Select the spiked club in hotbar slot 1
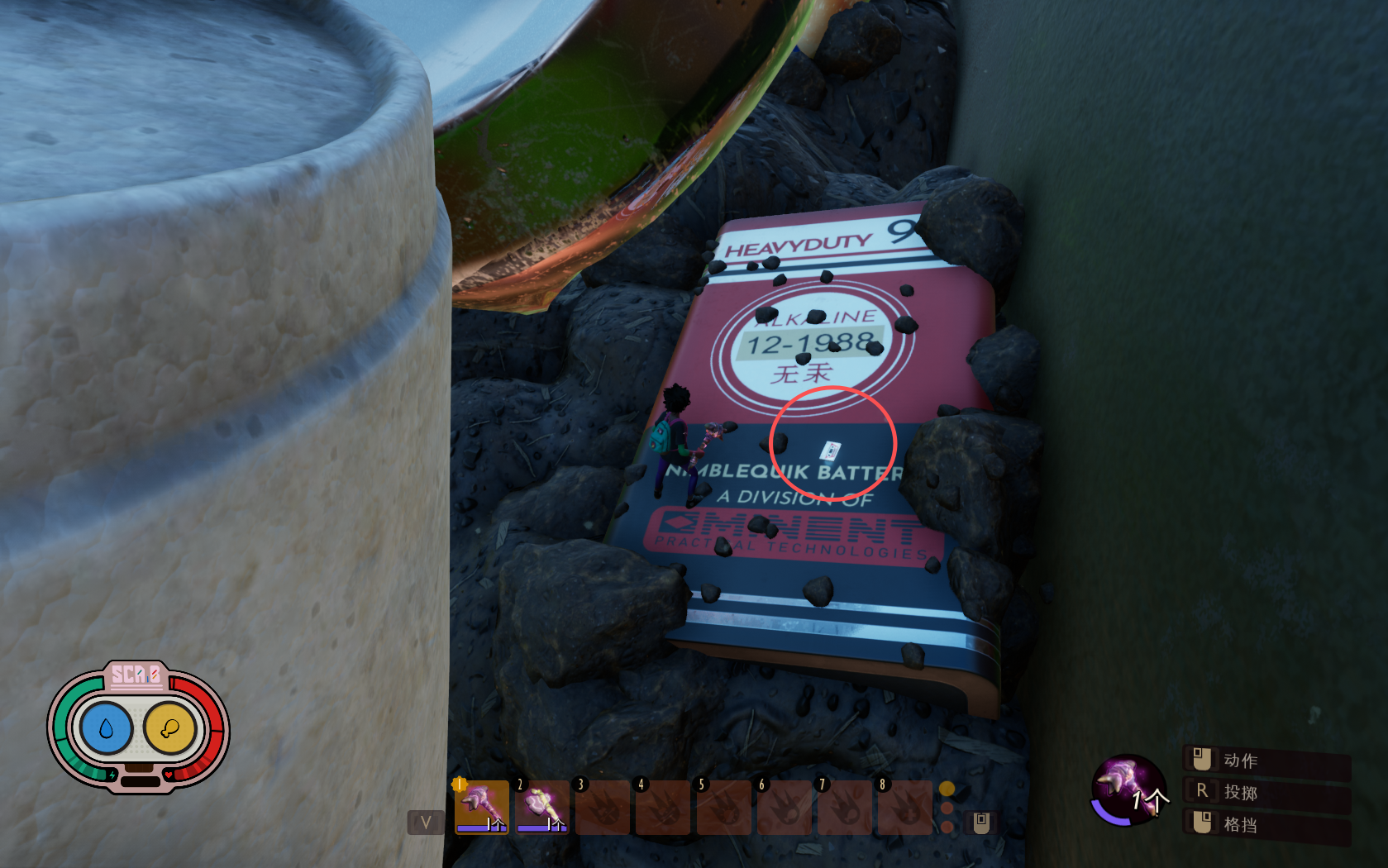The image size is (1388, 868). point(482,806)
